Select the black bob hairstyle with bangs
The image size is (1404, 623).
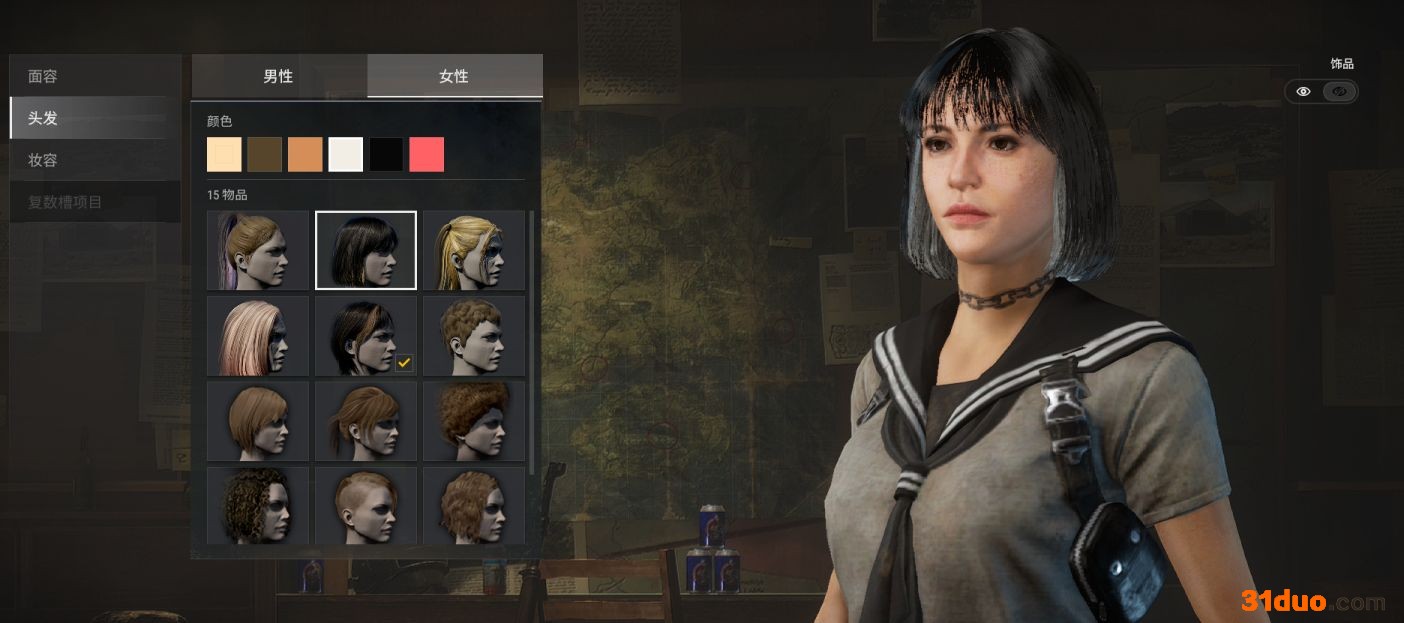[x=366, y=250]
